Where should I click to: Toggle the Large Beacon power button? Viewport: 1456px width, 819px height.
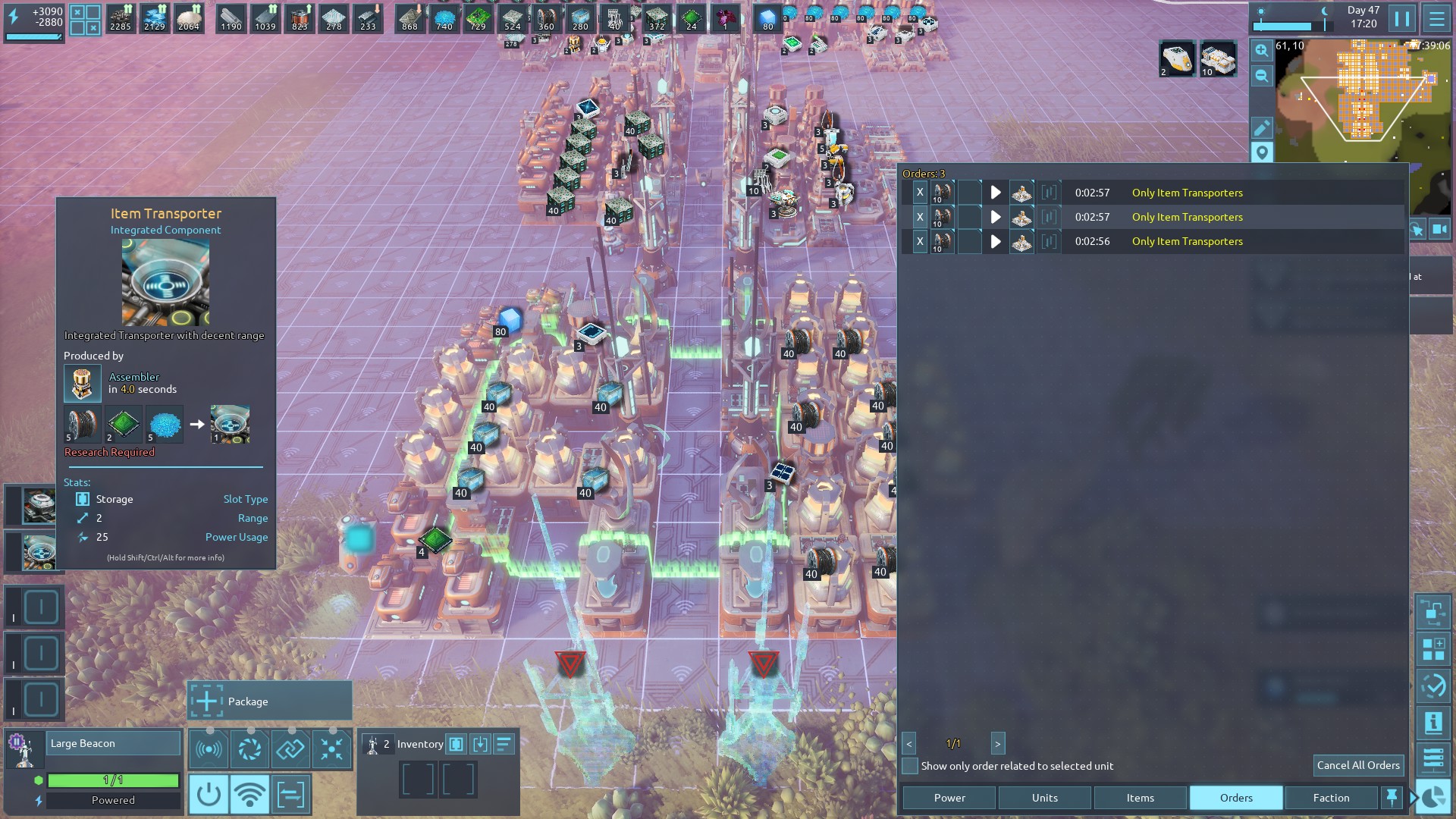tap(209, 795)
